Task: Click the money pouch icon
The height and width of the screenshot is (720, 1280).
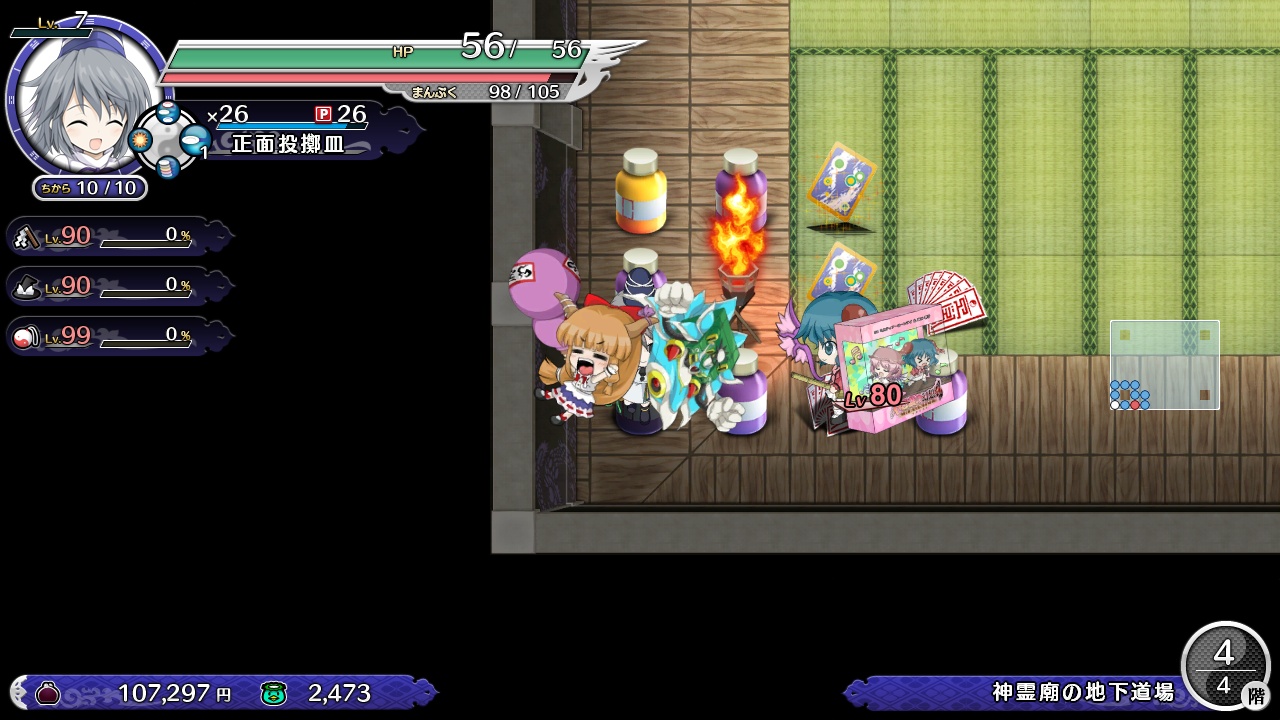Action: pos(47,692)
